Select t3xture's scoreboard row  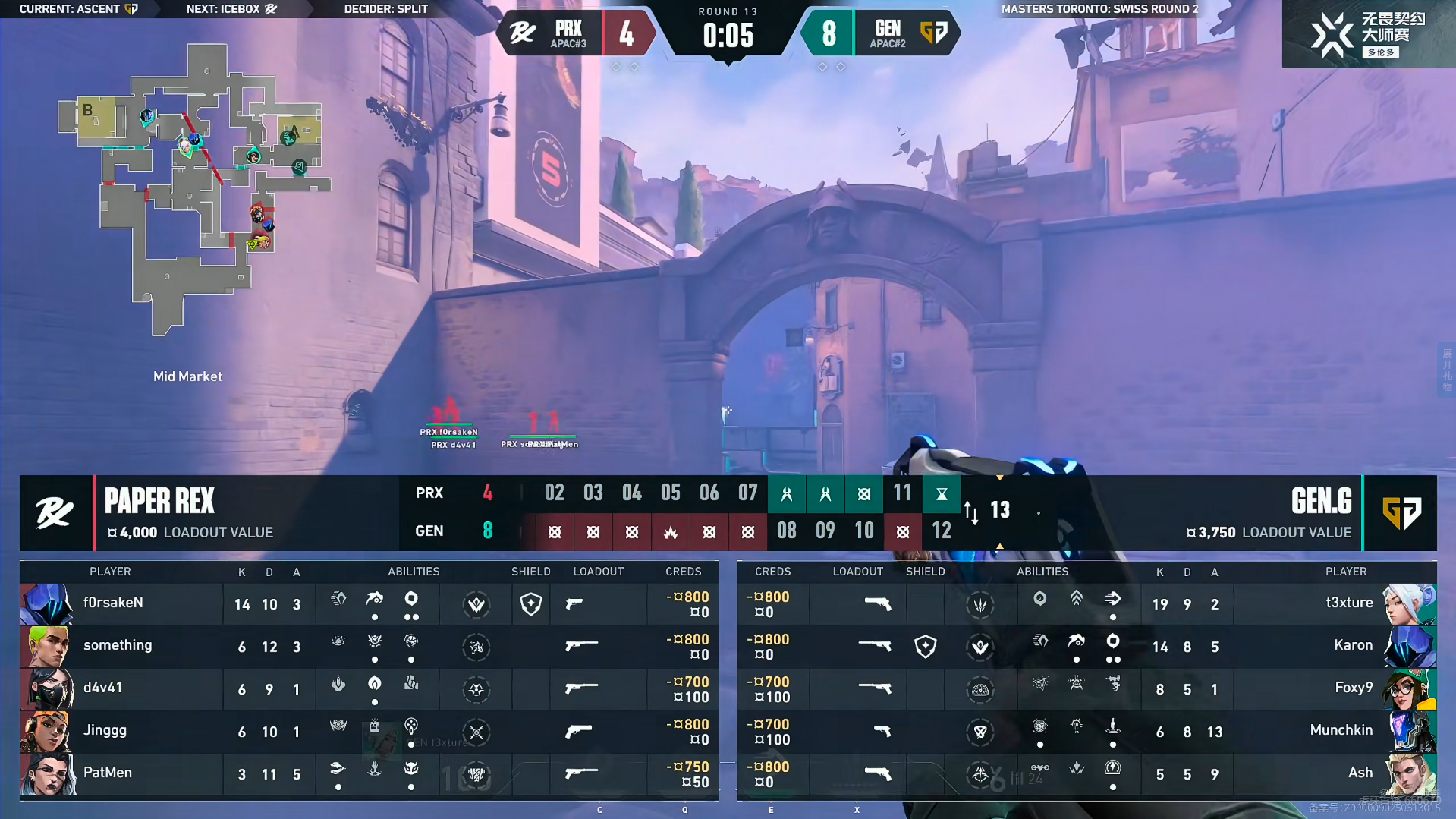tap(1335, 603)
